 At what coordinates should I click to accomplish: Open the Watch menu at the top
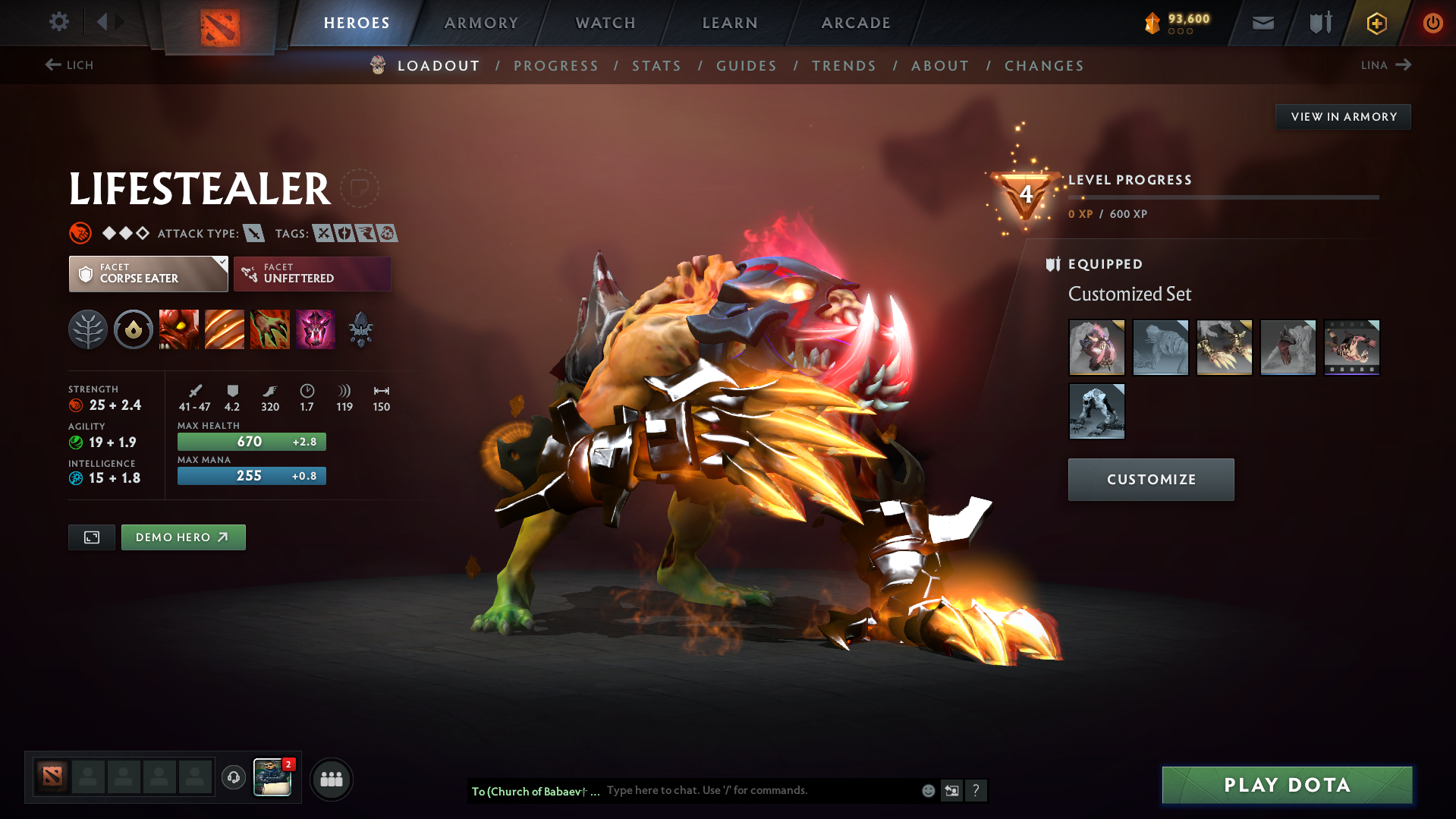605,23
